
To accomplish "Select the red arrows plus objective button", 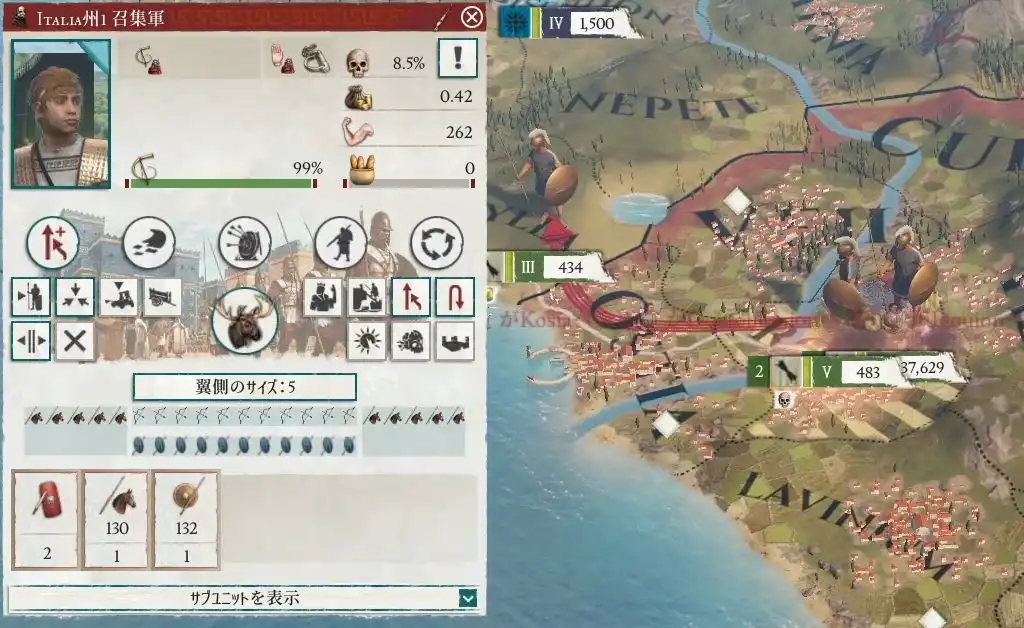I will pos(52,241).
